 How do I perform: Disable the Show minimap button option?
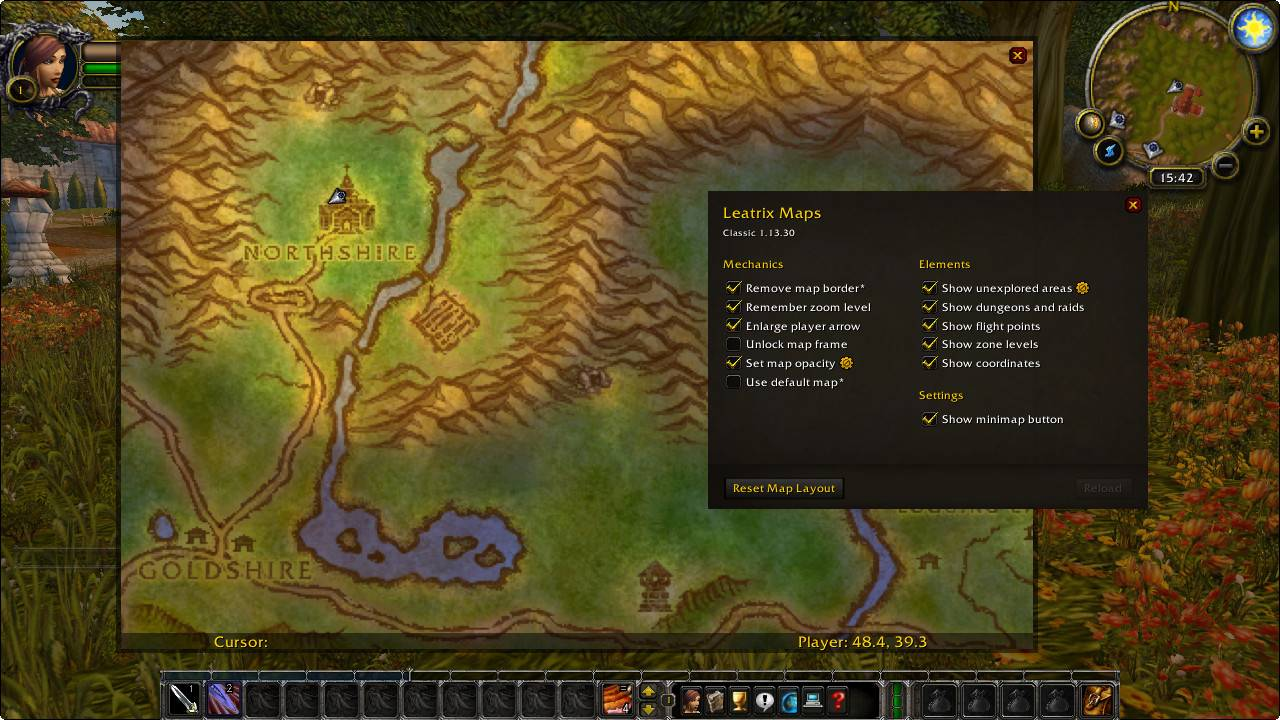929,419
